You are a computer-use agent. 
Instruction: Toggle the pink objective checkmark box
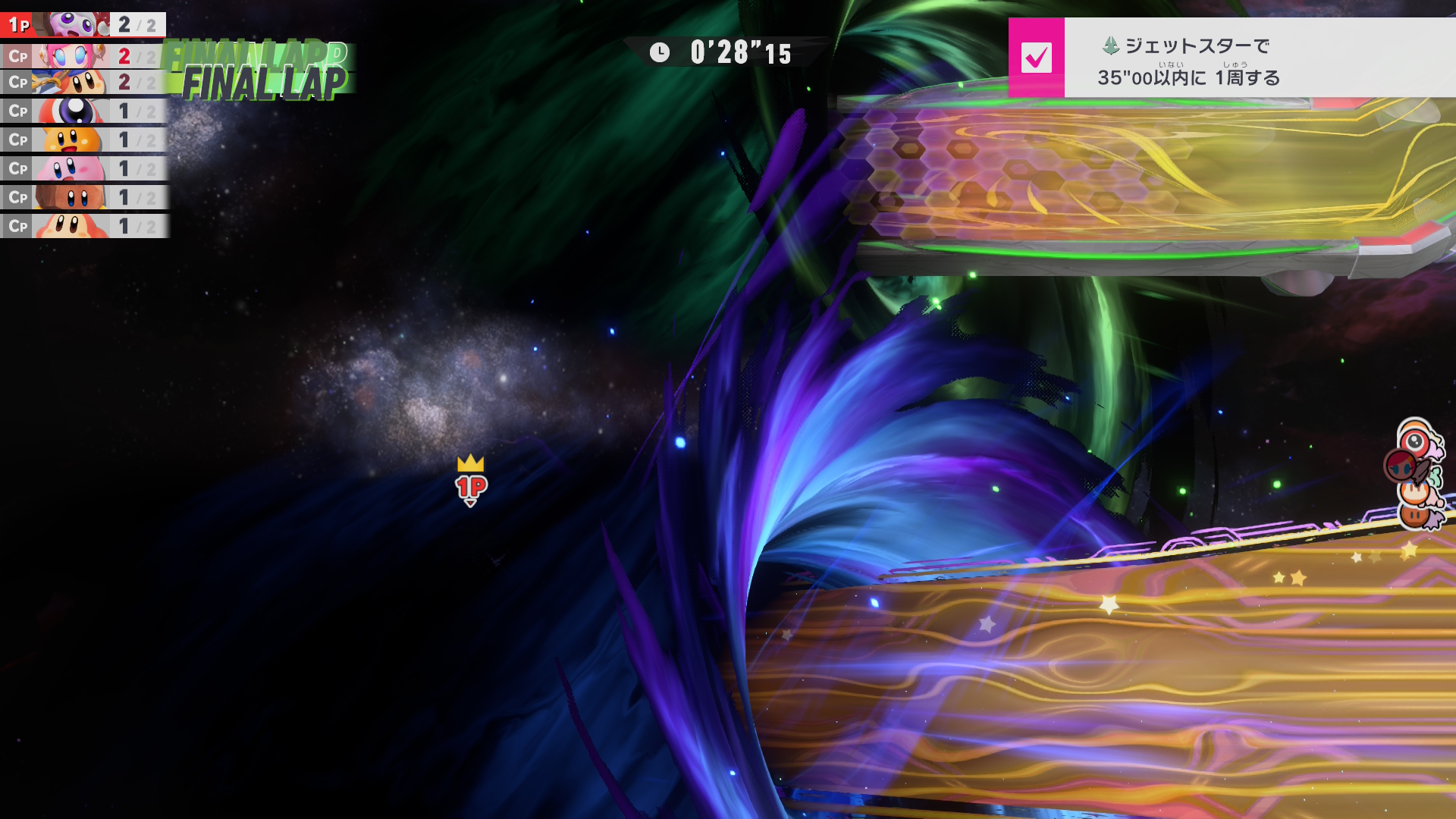[x=1036, y=58]
